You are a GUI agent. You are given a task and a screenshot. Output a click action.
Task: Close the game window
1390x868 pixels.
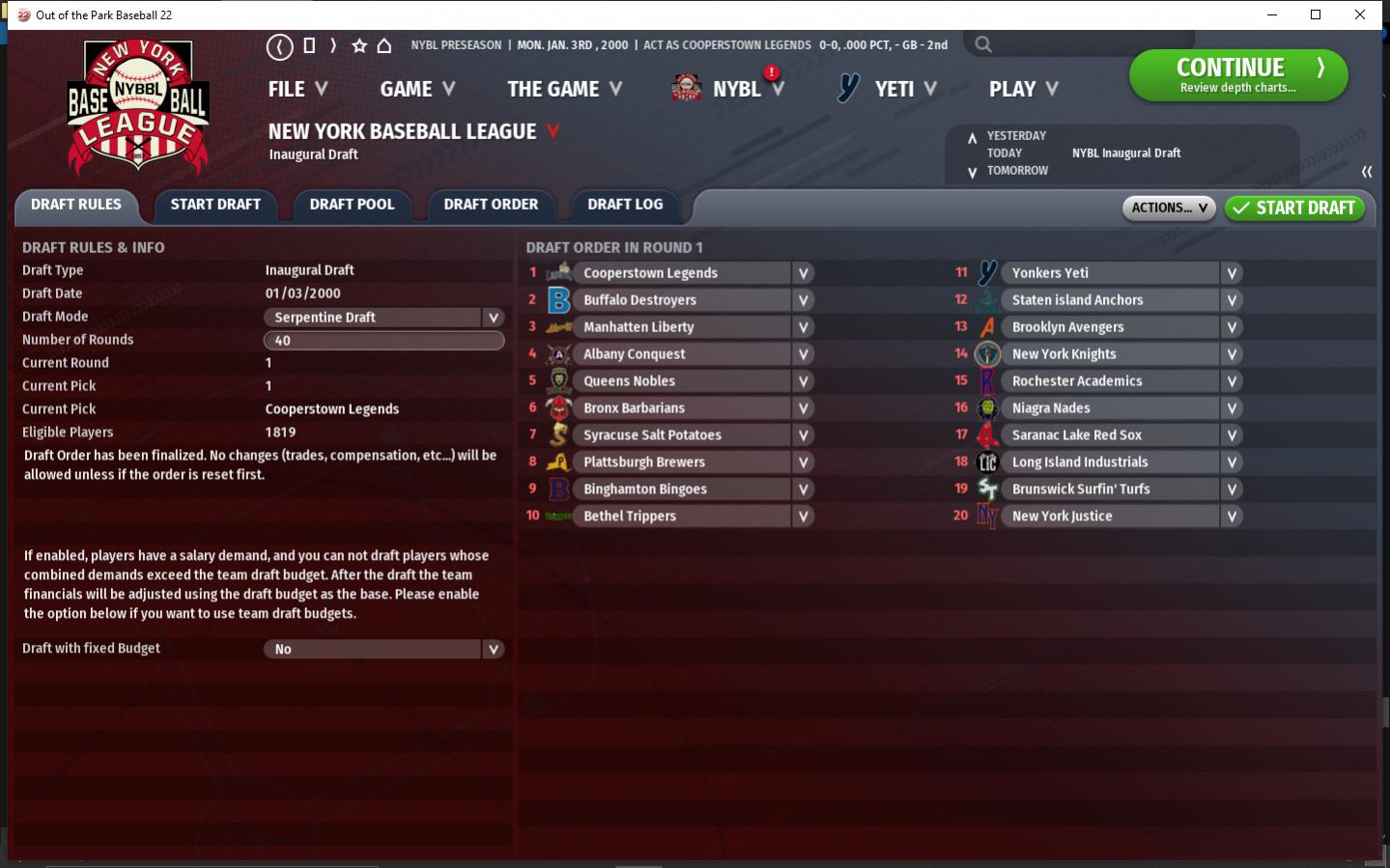click(1360, 14)
